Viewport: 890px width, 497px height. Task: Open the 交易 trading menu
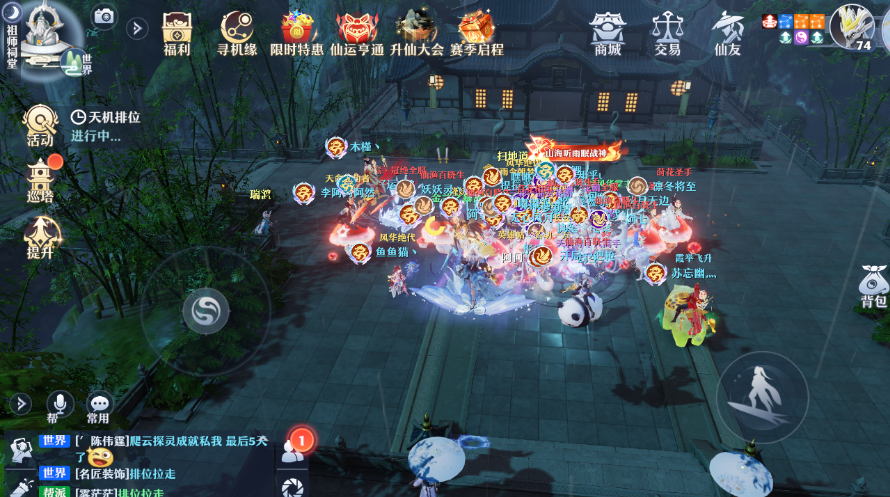coord(667,32)
